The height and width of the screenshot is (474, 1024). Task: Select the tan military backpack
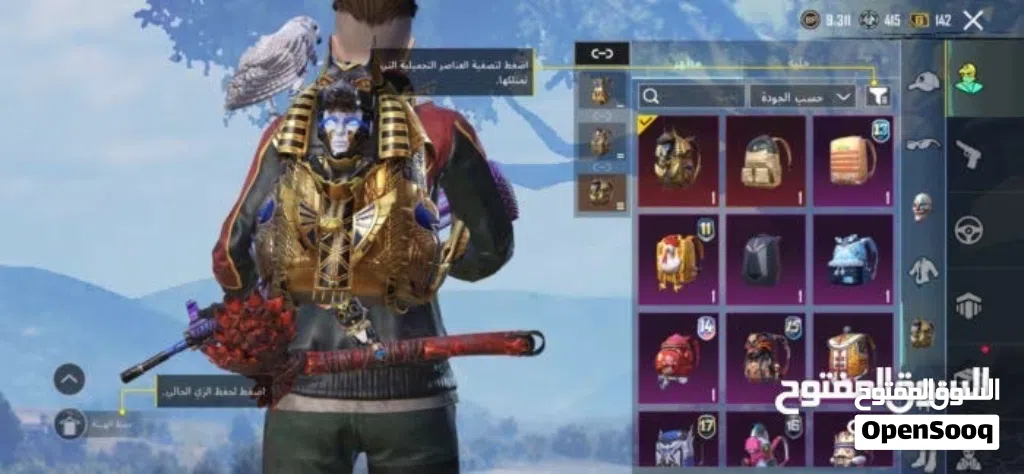point(765,160)
